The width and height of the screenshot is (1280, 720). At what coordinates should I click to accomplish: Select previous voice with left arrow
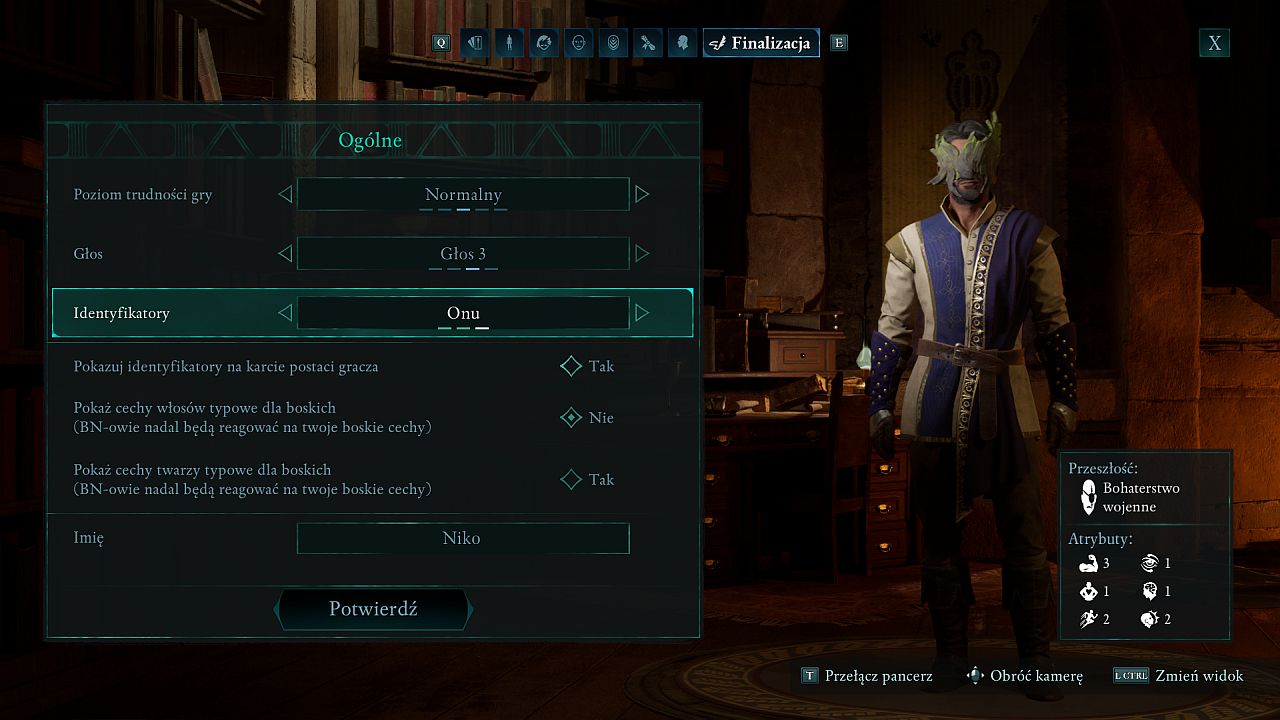tap(285, 254)
